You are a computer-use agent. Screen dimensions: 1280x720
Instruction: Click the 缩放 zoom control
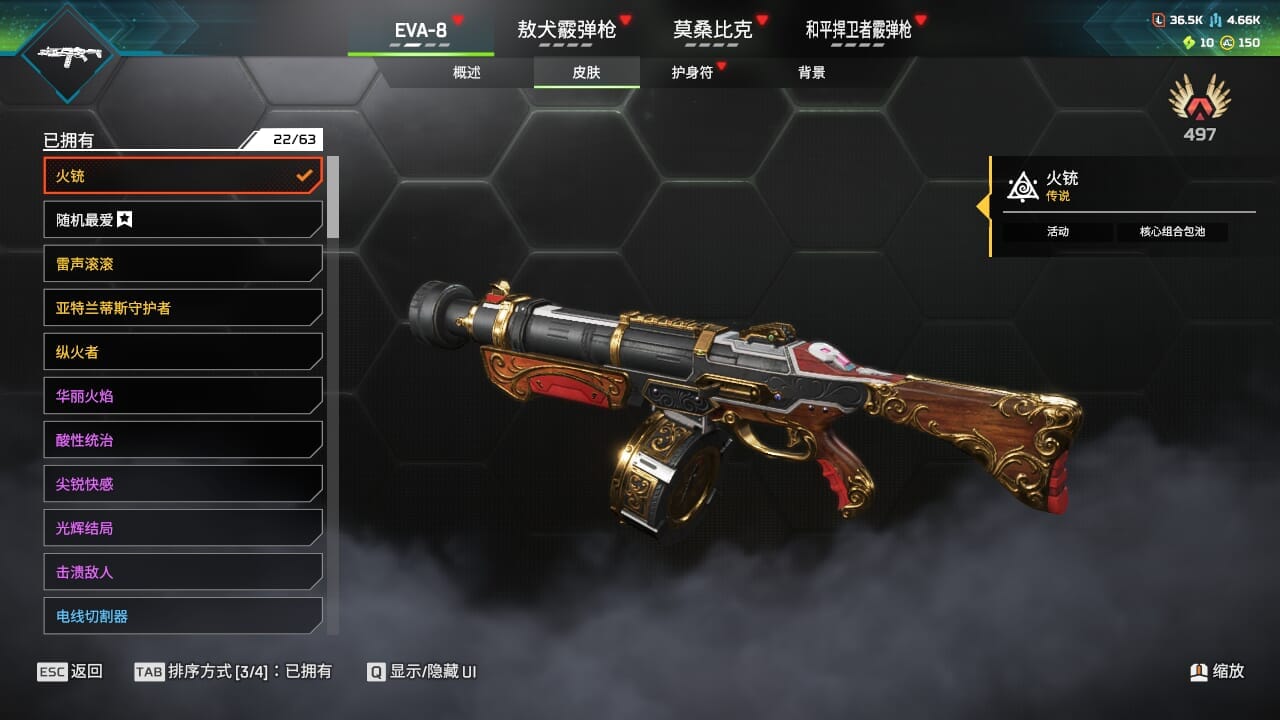[x=1217, y=672]
